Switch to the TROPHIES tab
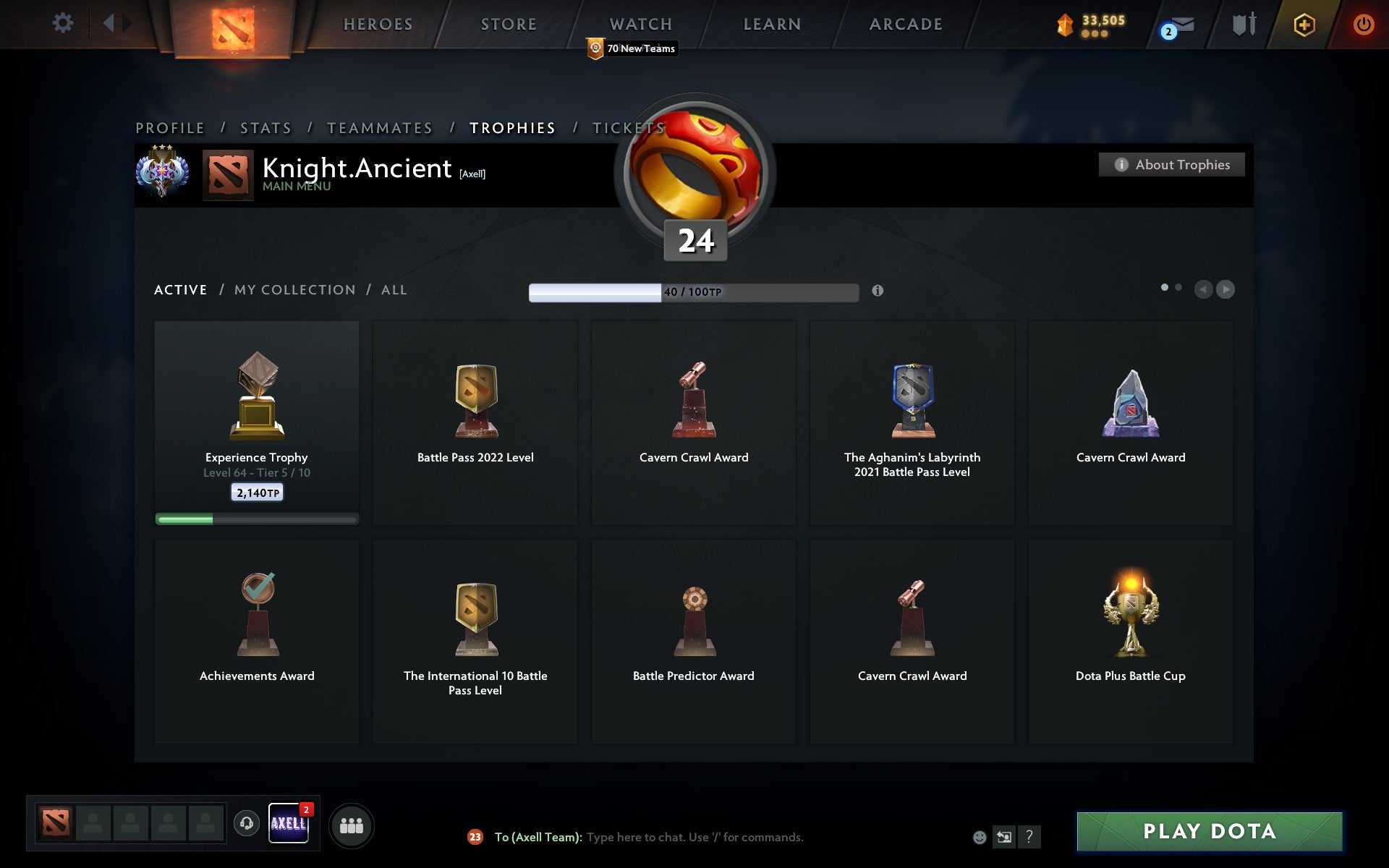This screenshot has width=1389, height=868. click(513, 127)
